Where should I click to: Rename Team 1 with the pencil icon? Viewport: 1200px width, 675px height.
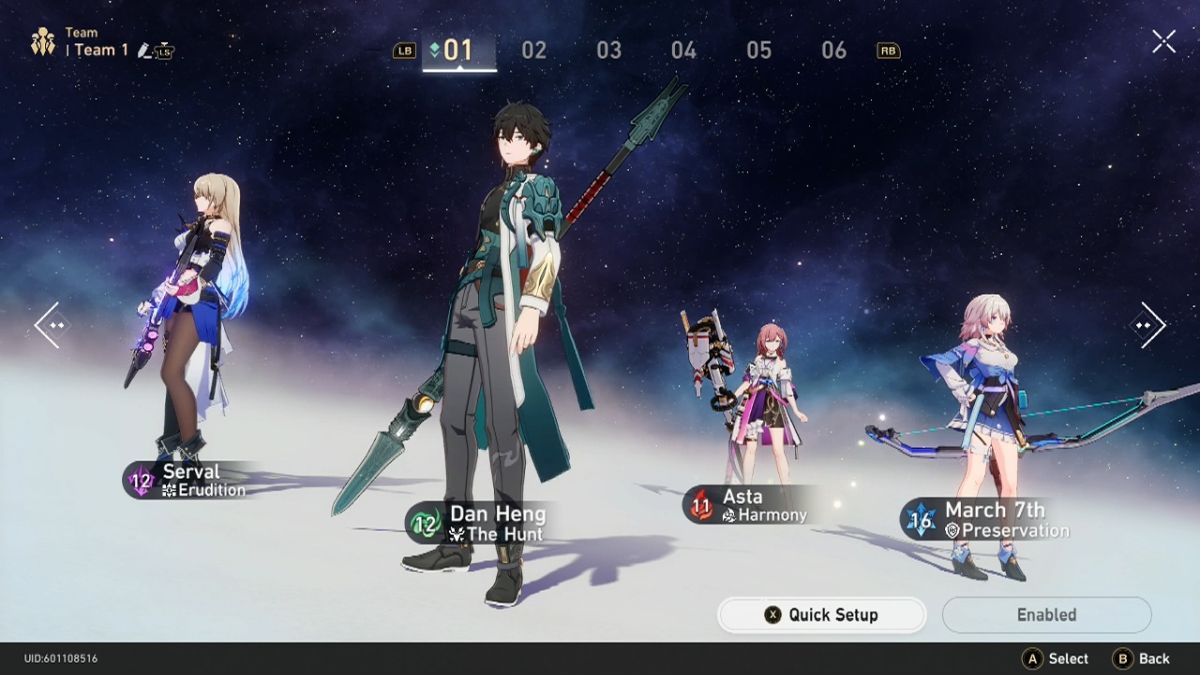[145, 50]
